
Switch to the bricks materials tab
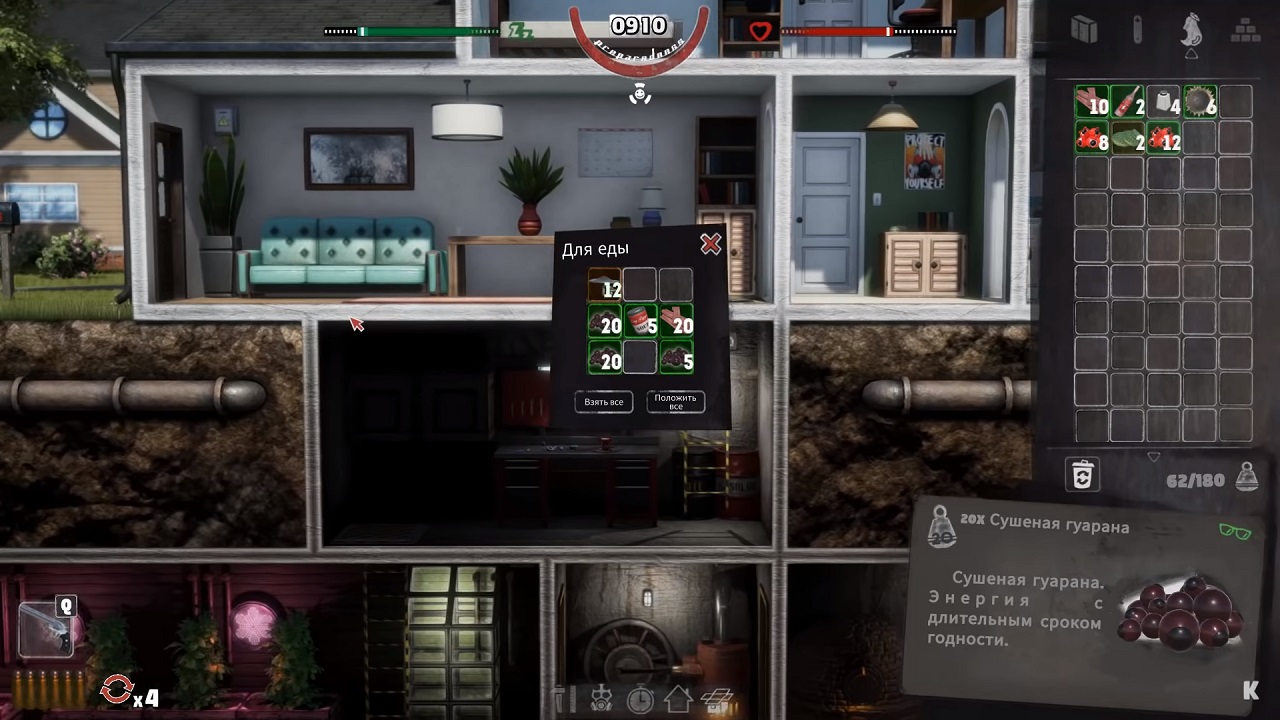[1245, 30]
